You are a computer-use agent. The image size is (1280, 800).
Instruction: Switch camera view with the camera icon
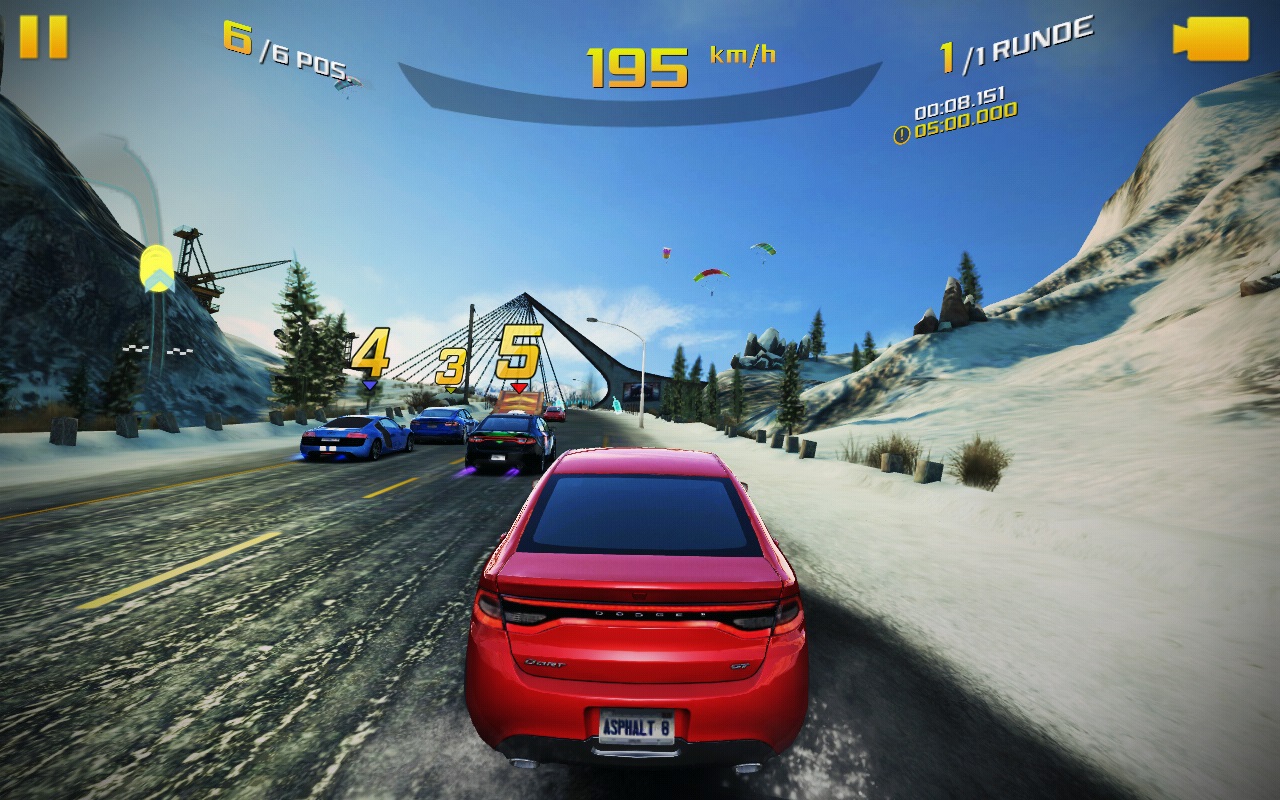point(1211,39)
